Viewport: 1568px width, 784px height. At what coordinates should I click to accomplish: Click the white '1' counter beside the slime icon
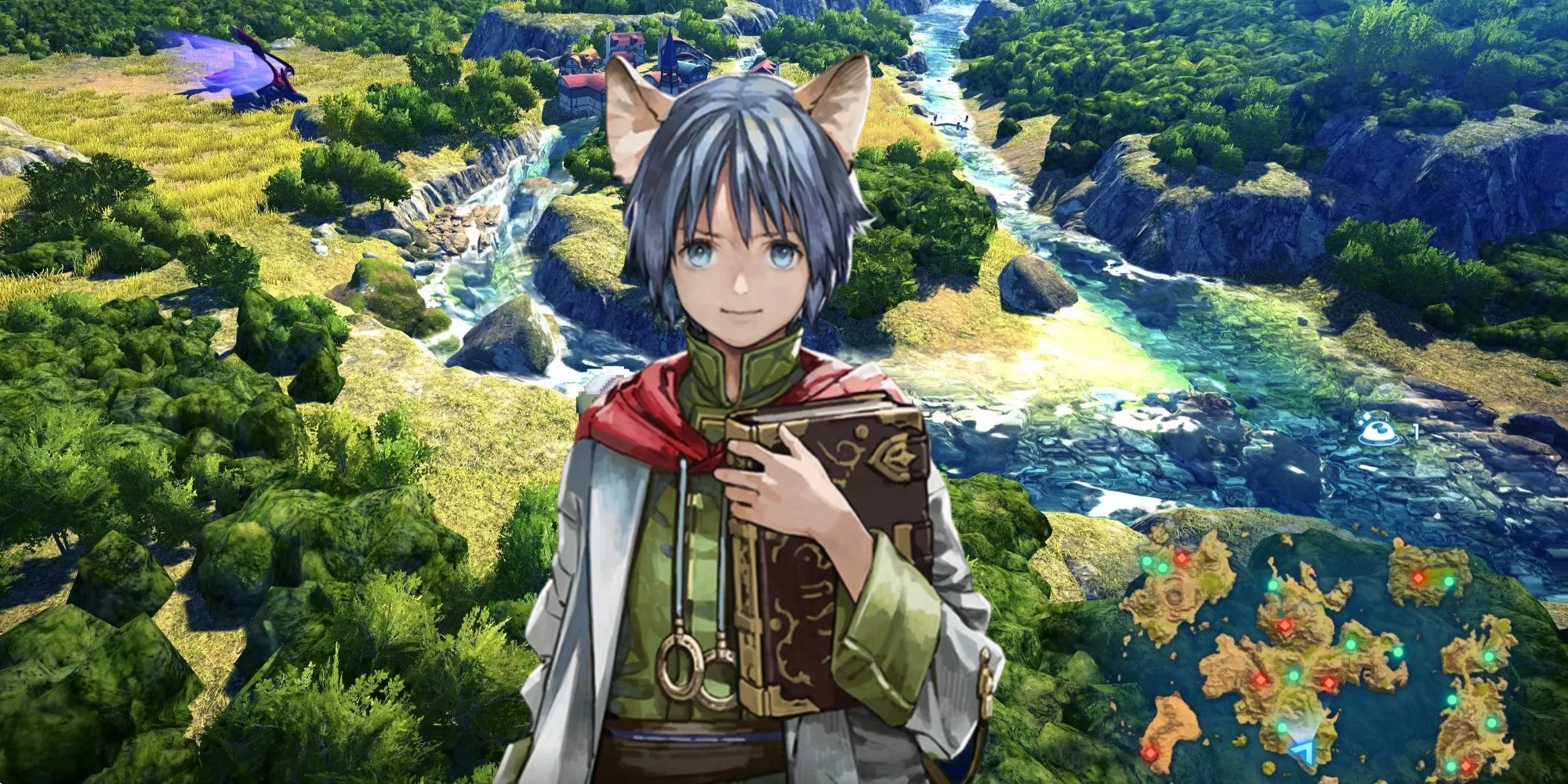[1415, 433]
